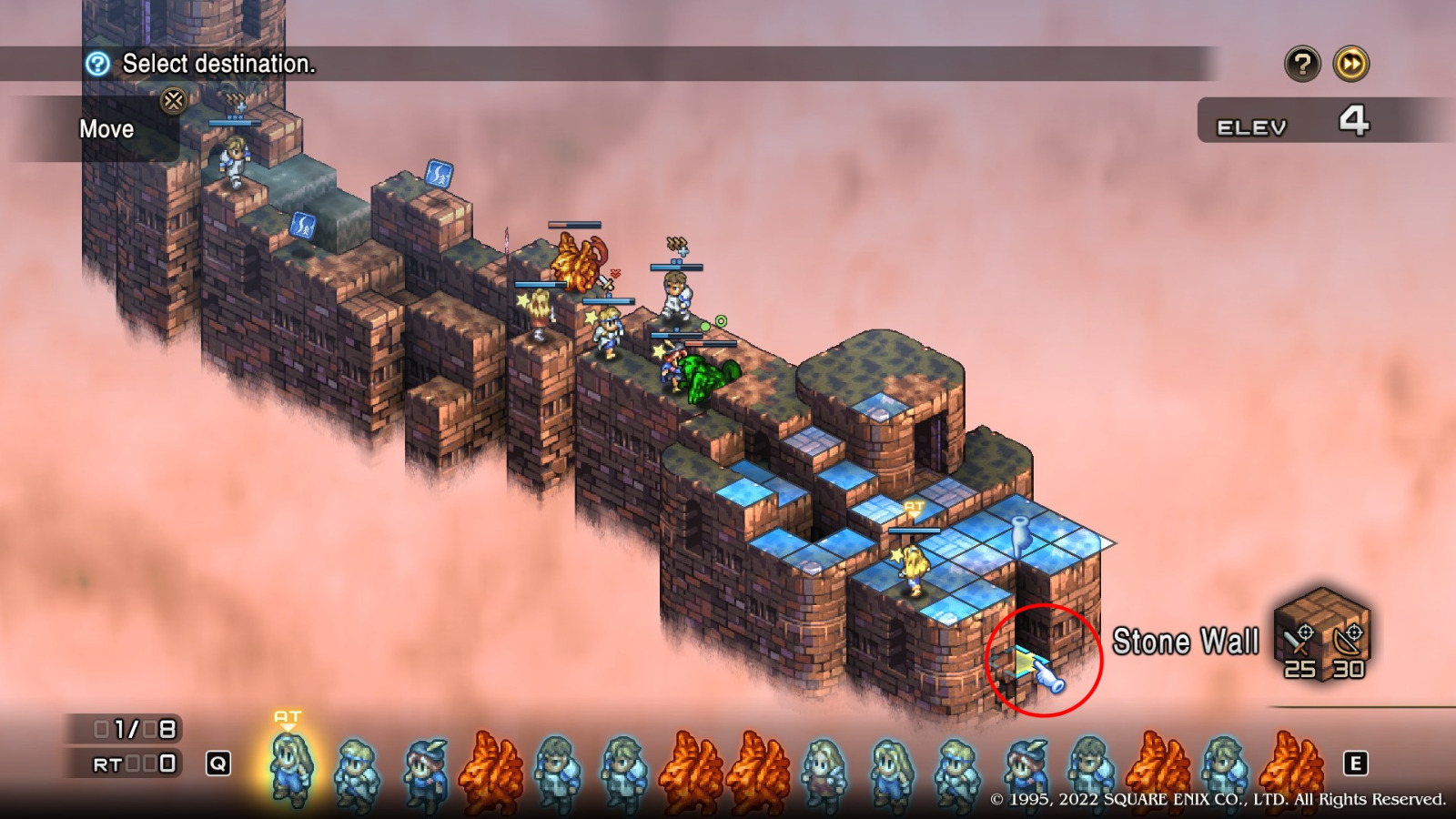Click a blue wave hazard icon on the wall
1456x819 pixels.
pos(300,224)
